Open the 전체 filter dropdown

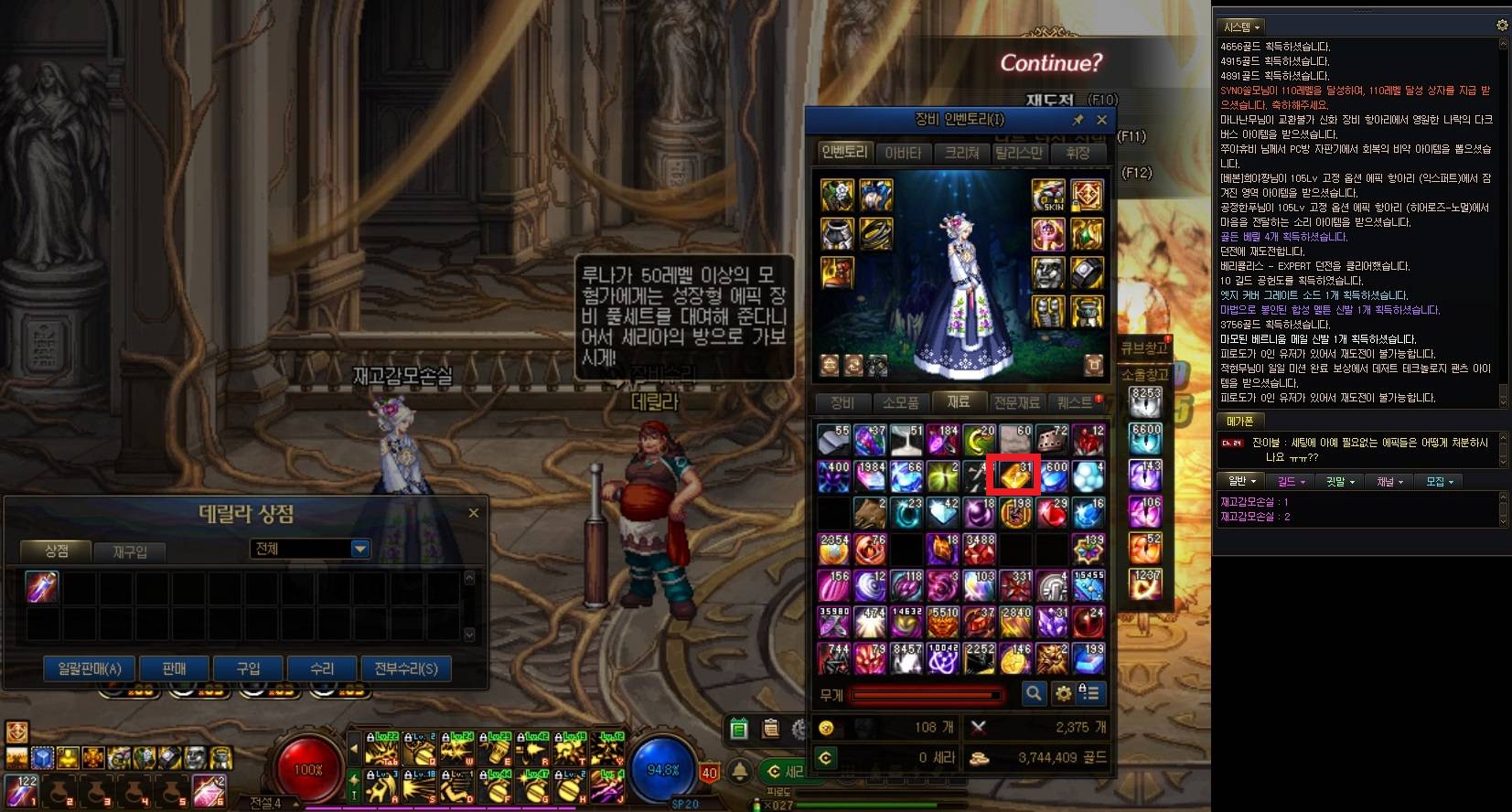tap(310, 549)
